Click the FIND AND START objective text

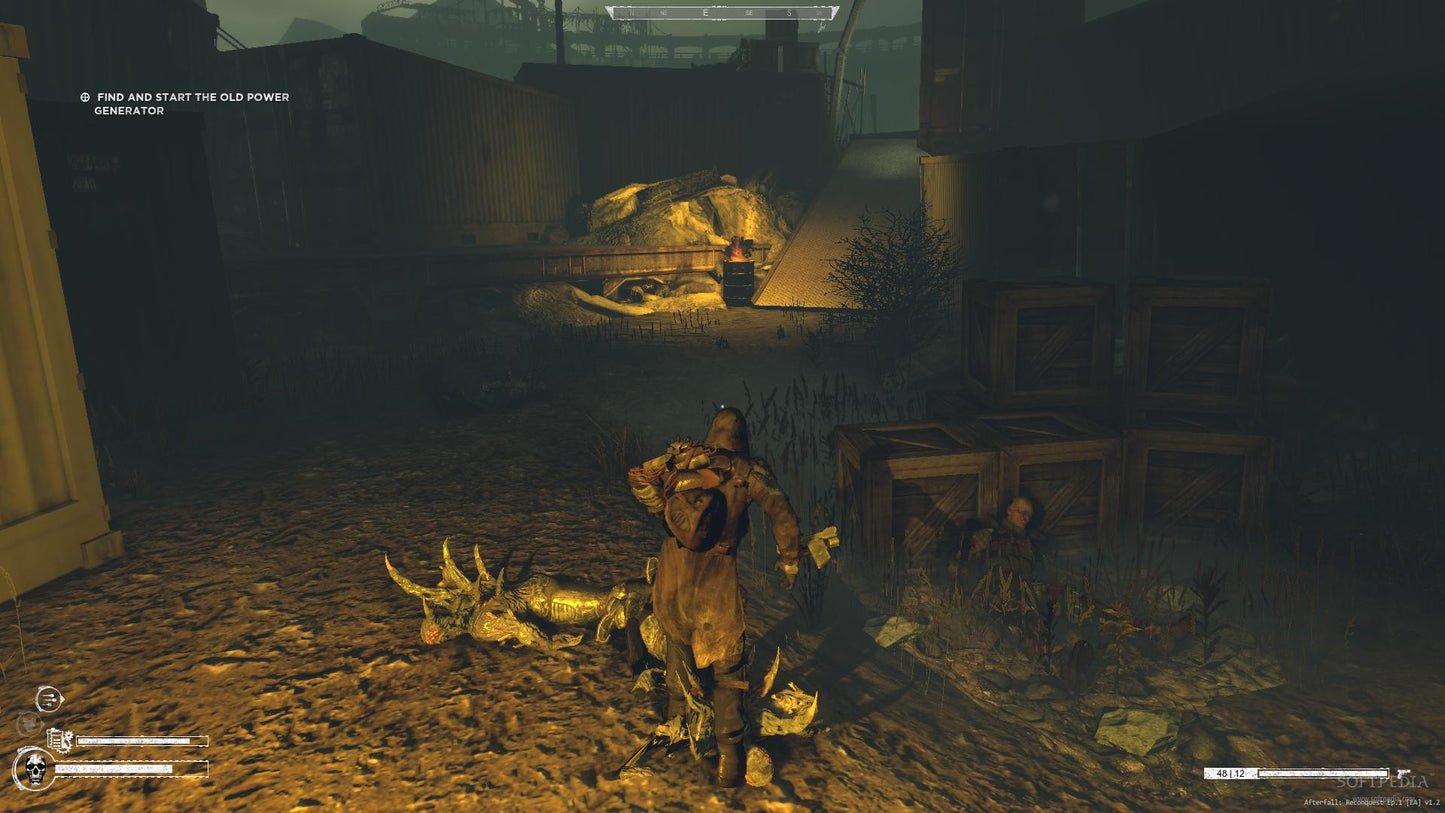pyautogui.click(x=190, y=97)
